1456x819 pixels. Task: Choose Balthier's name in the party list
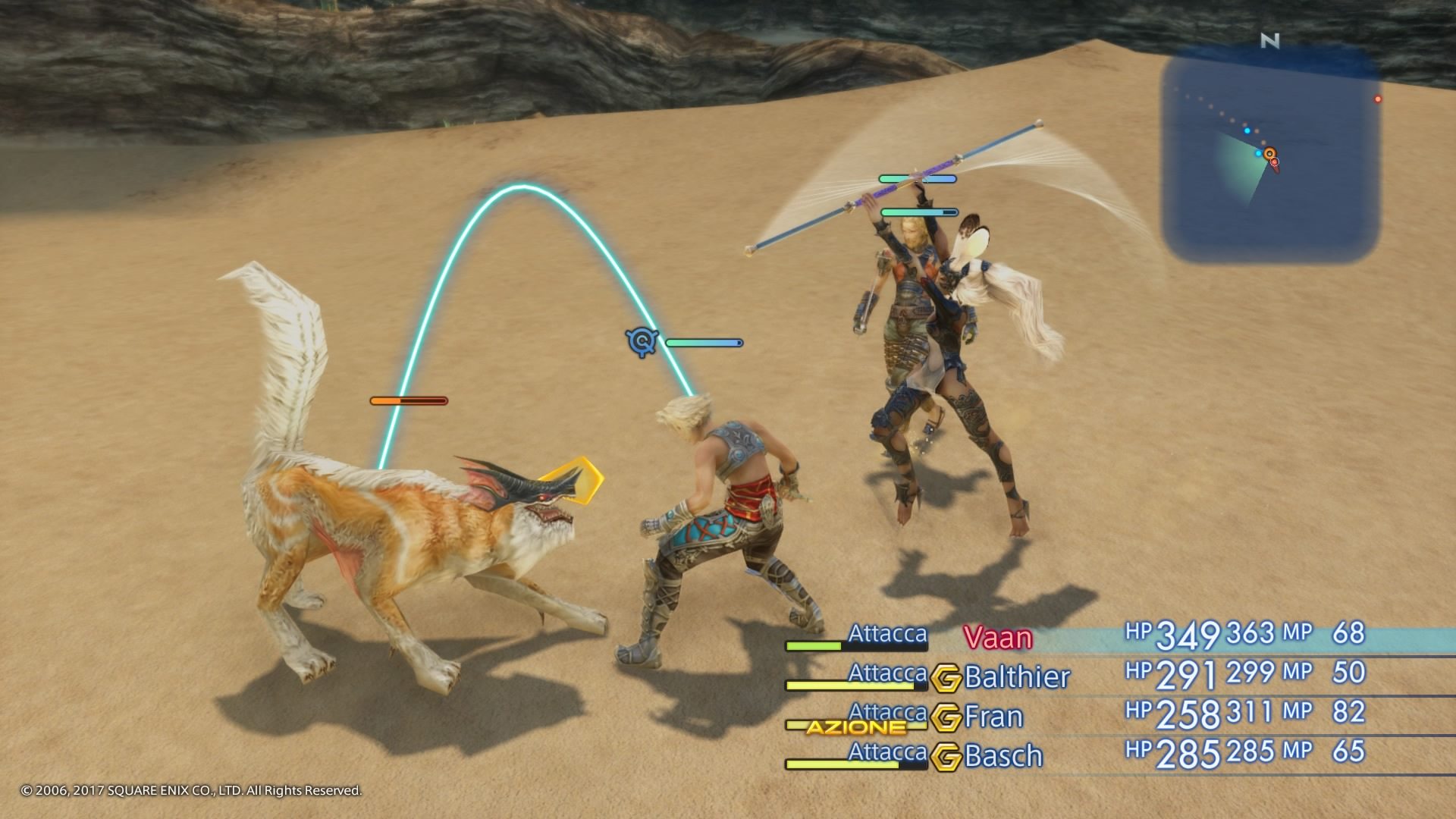1017,677
